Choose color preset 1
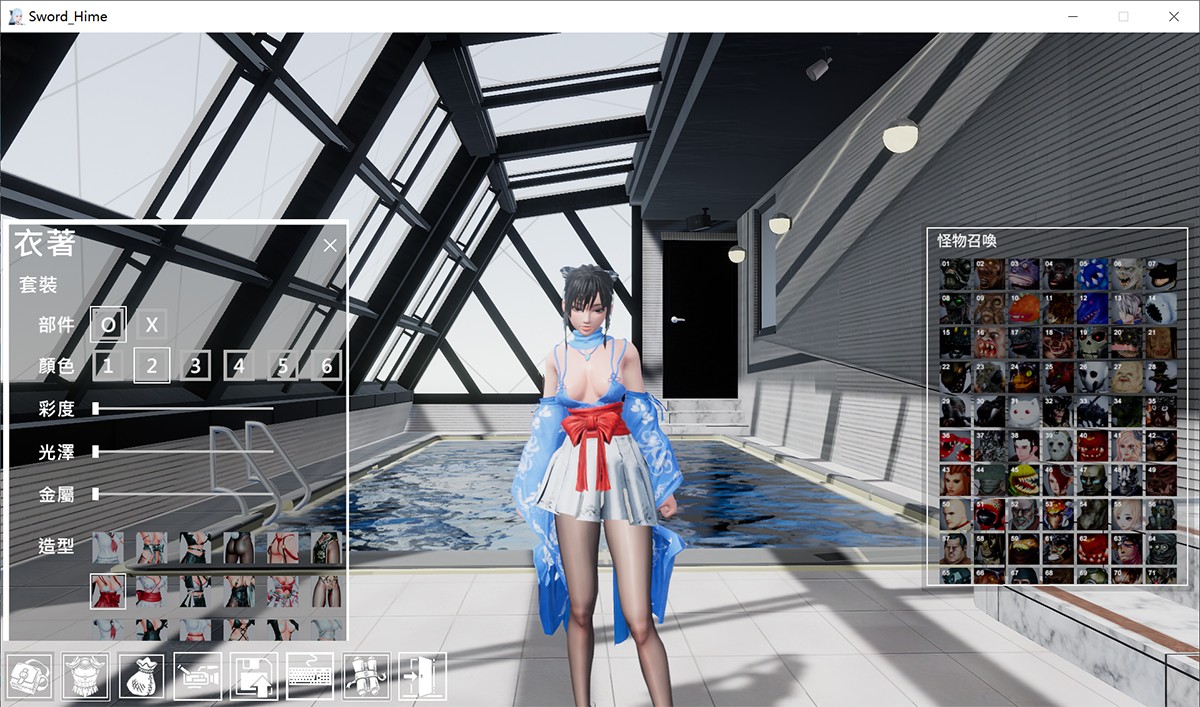 click(x=108, y=365)
